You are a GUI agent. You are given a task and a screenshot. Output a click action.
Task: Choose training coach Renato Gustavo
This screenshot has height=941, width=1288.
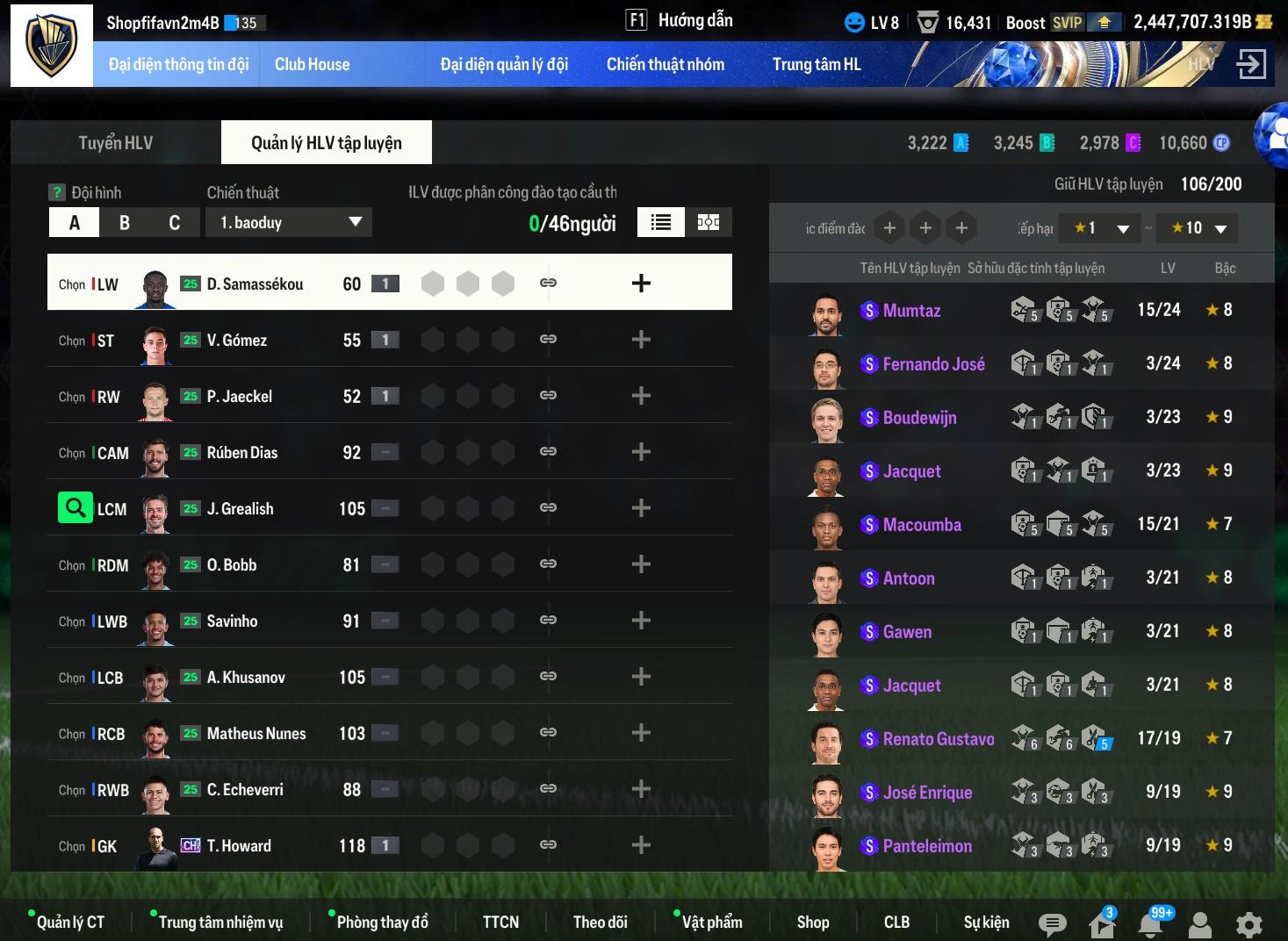(x=938, y=739)
